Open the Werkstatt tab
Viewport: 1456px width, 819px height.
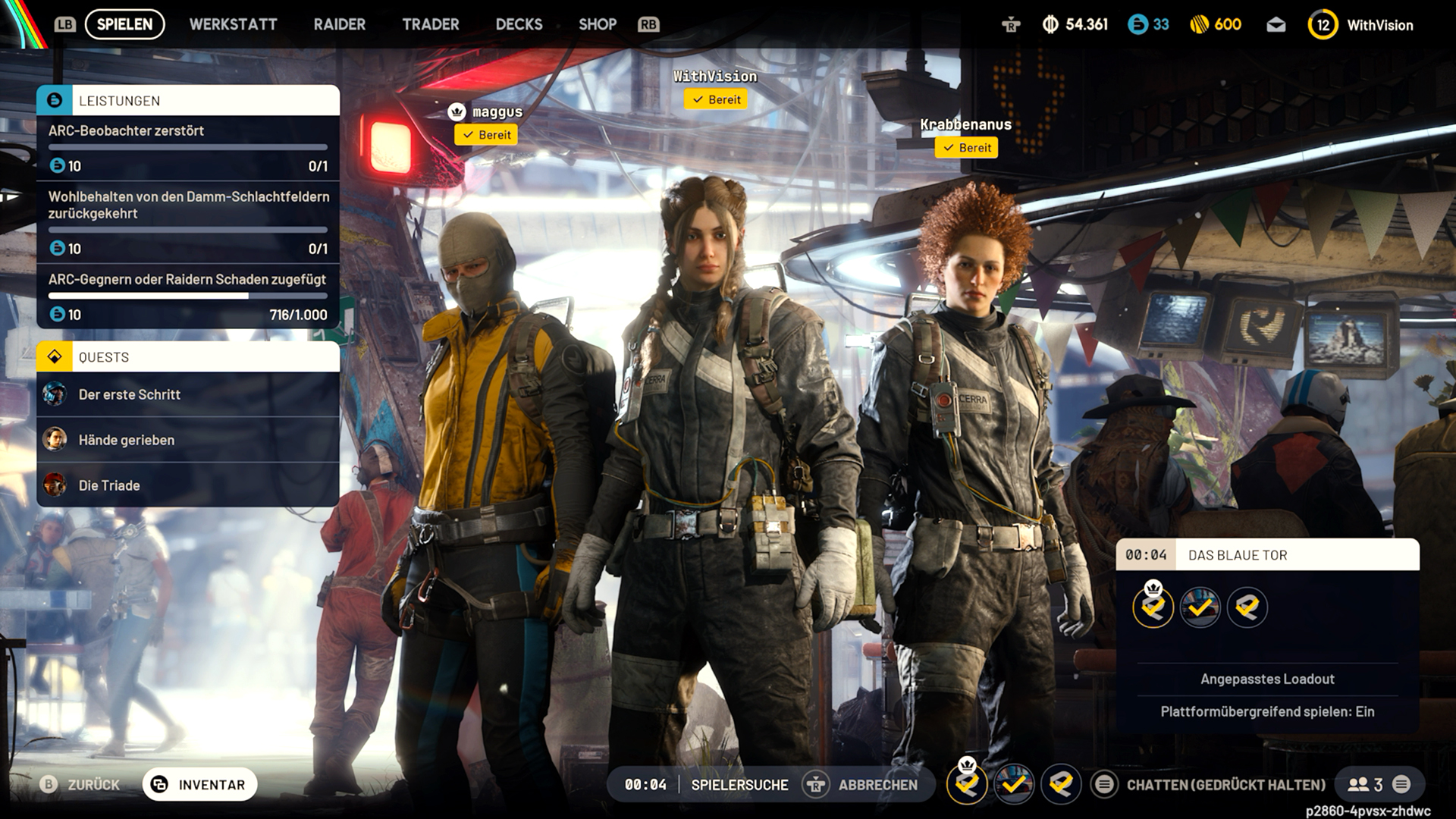233,24
